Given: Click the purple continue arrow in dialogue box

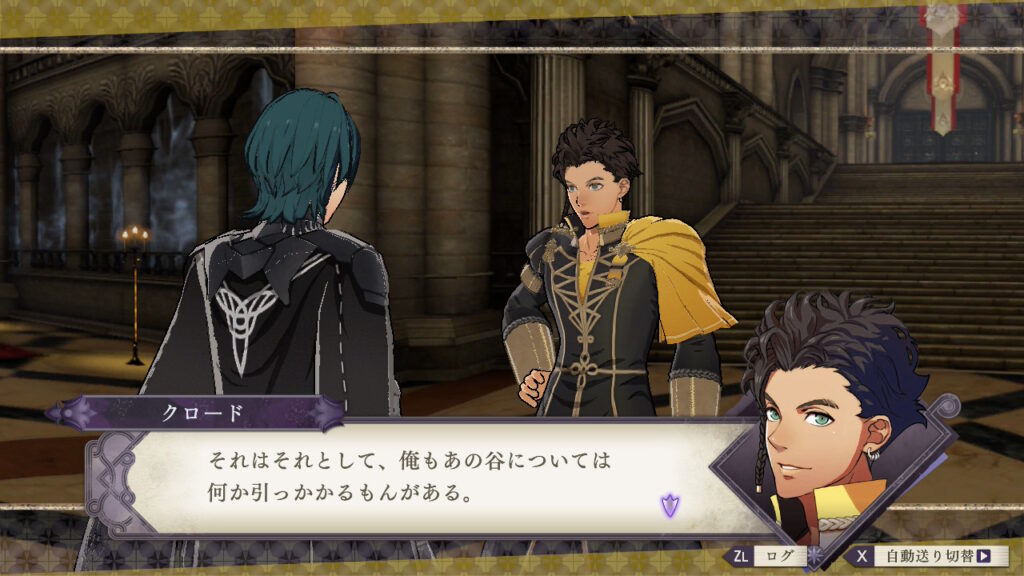Looking at the screenshot, I should [669, 505].
